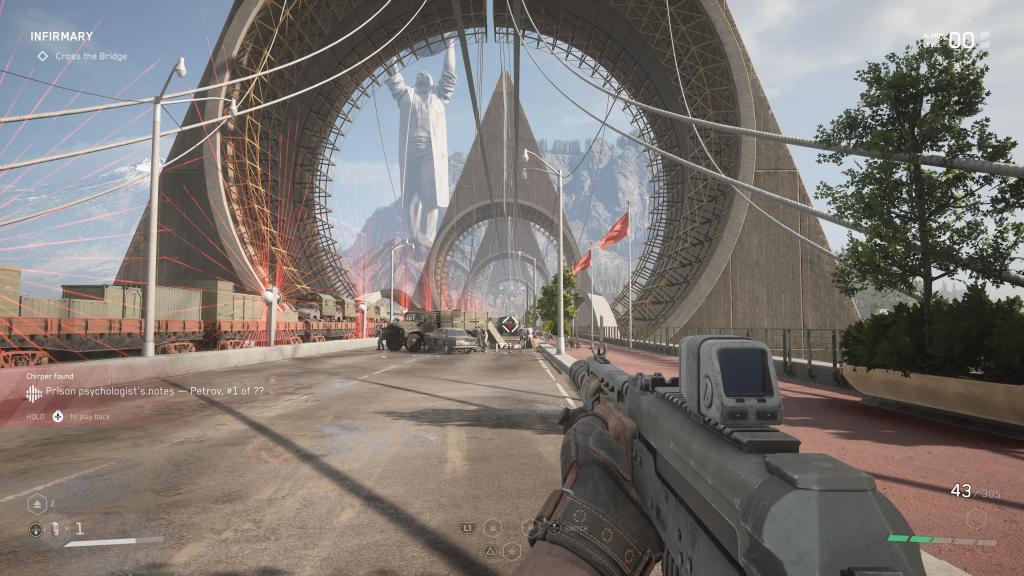Screen dimensions: 1024x576
Task: Select the hexagon consumable icon with count 2
Action: 36,504
